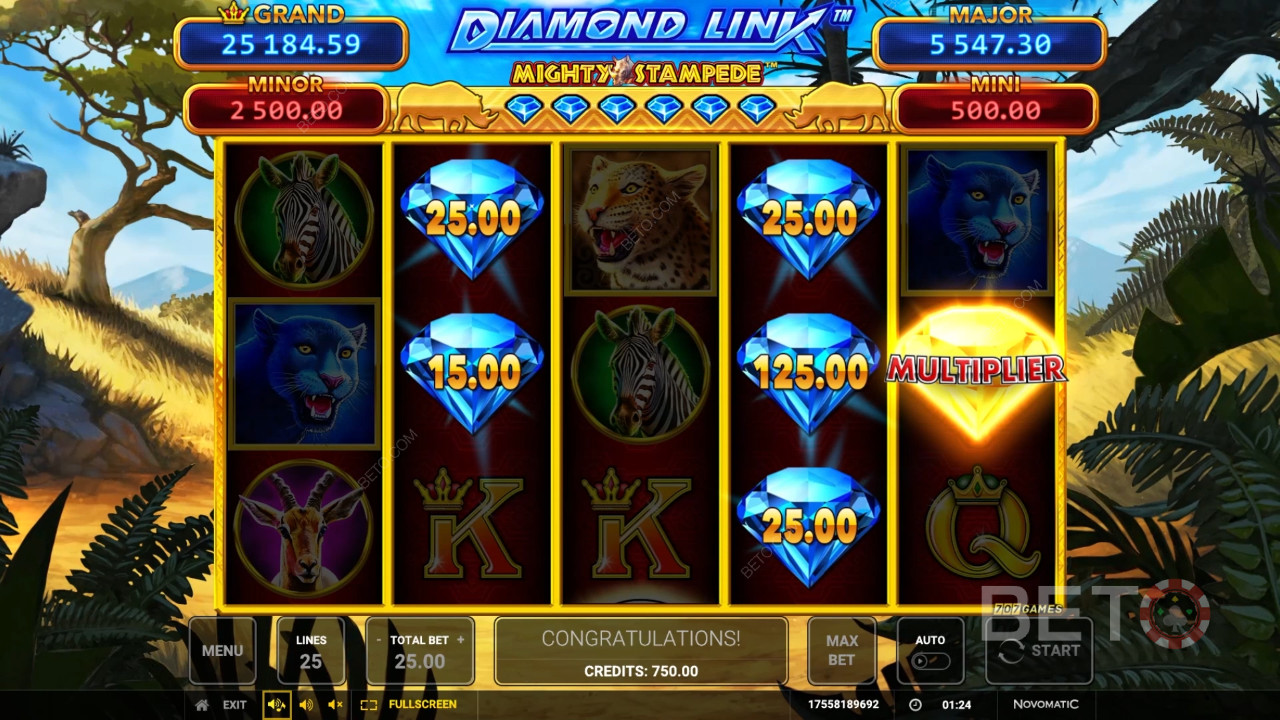Click the Lines 25 selector

(x=311, y=650)
